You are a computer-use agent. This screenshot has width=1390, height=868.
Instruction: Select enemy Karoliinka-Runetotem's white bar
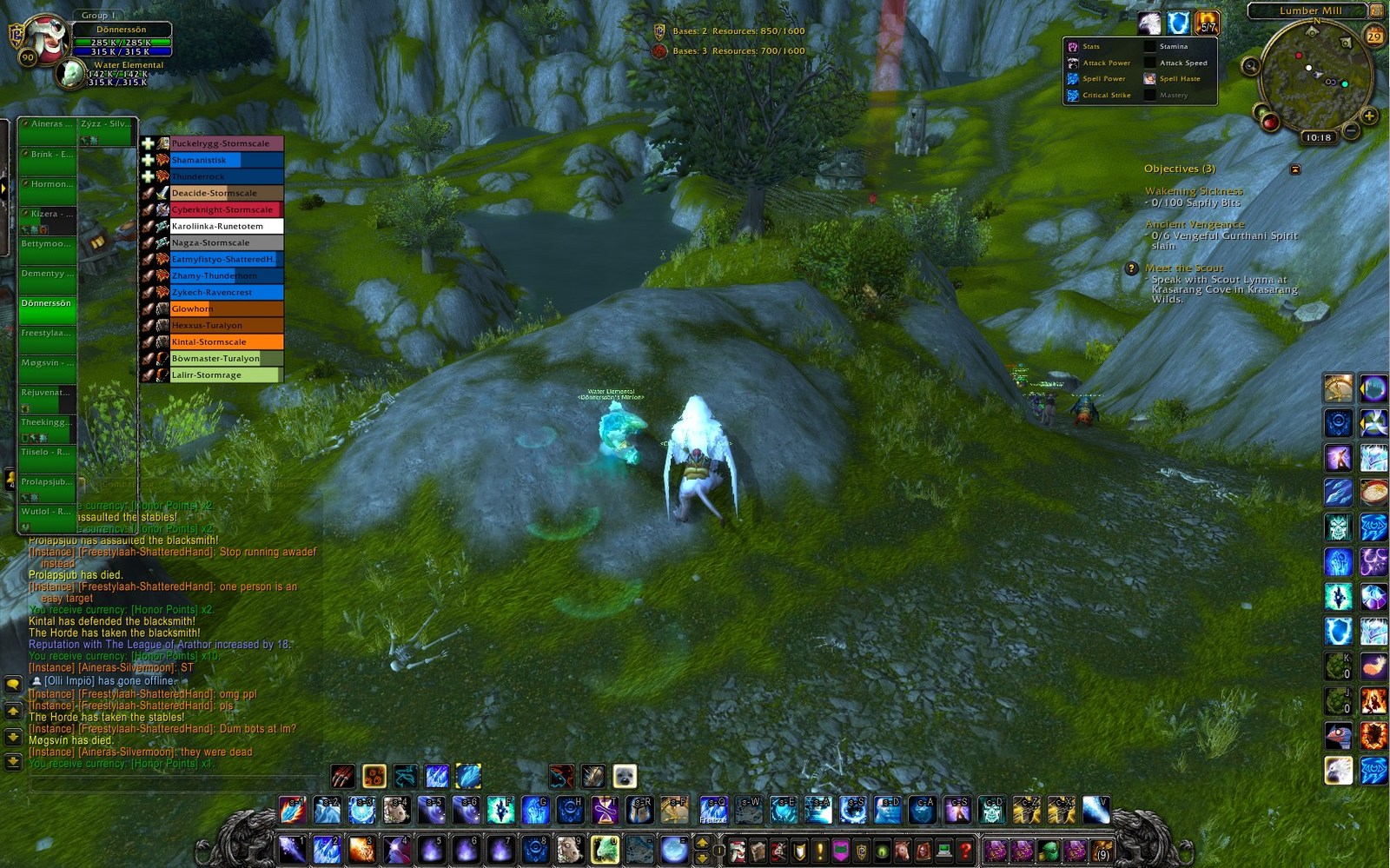(226, 226)
